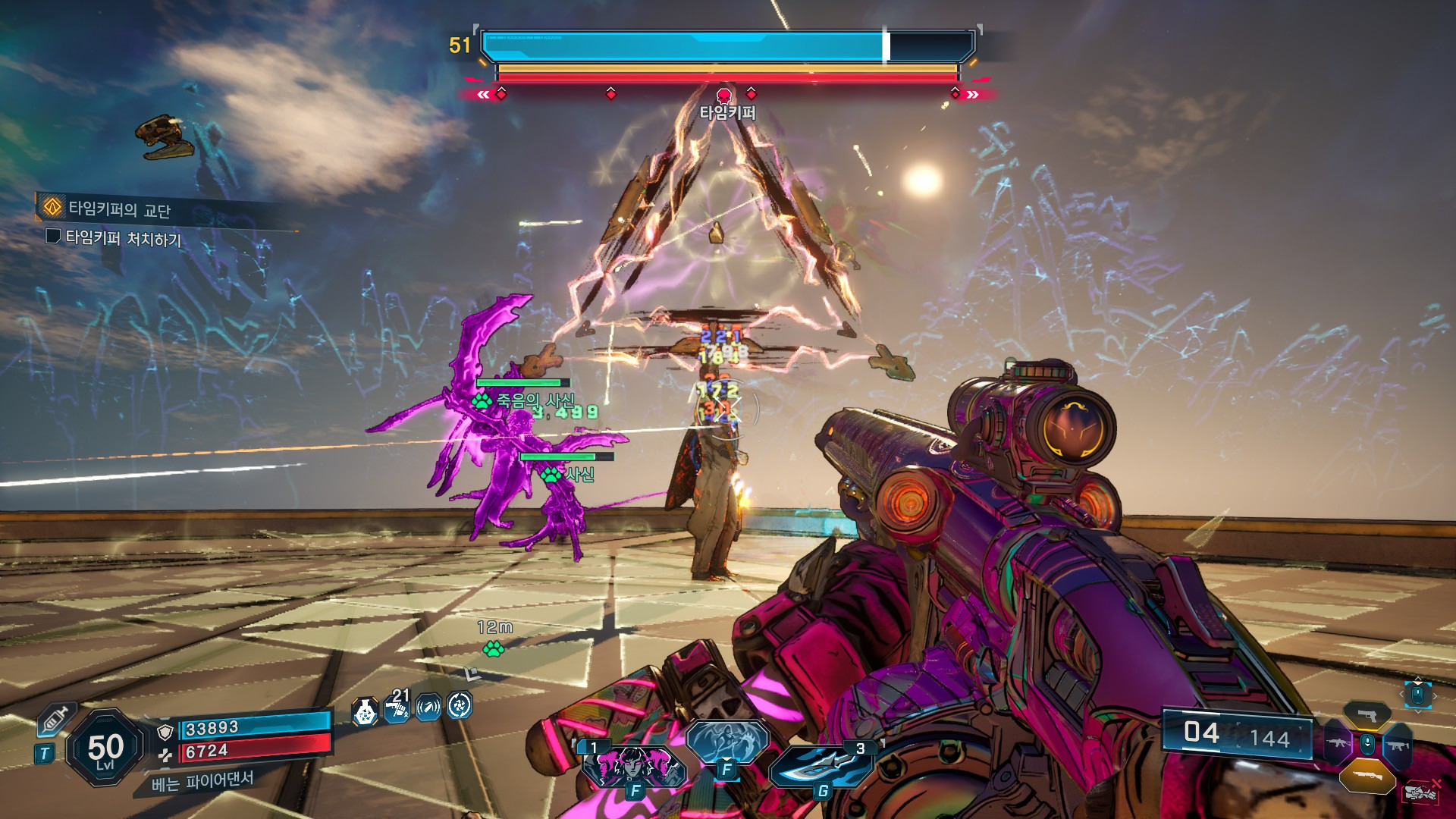The image size is (1456, 819).
Task: Inspect the gun buff icon with 21 stacks
Action: click(397, 708)
